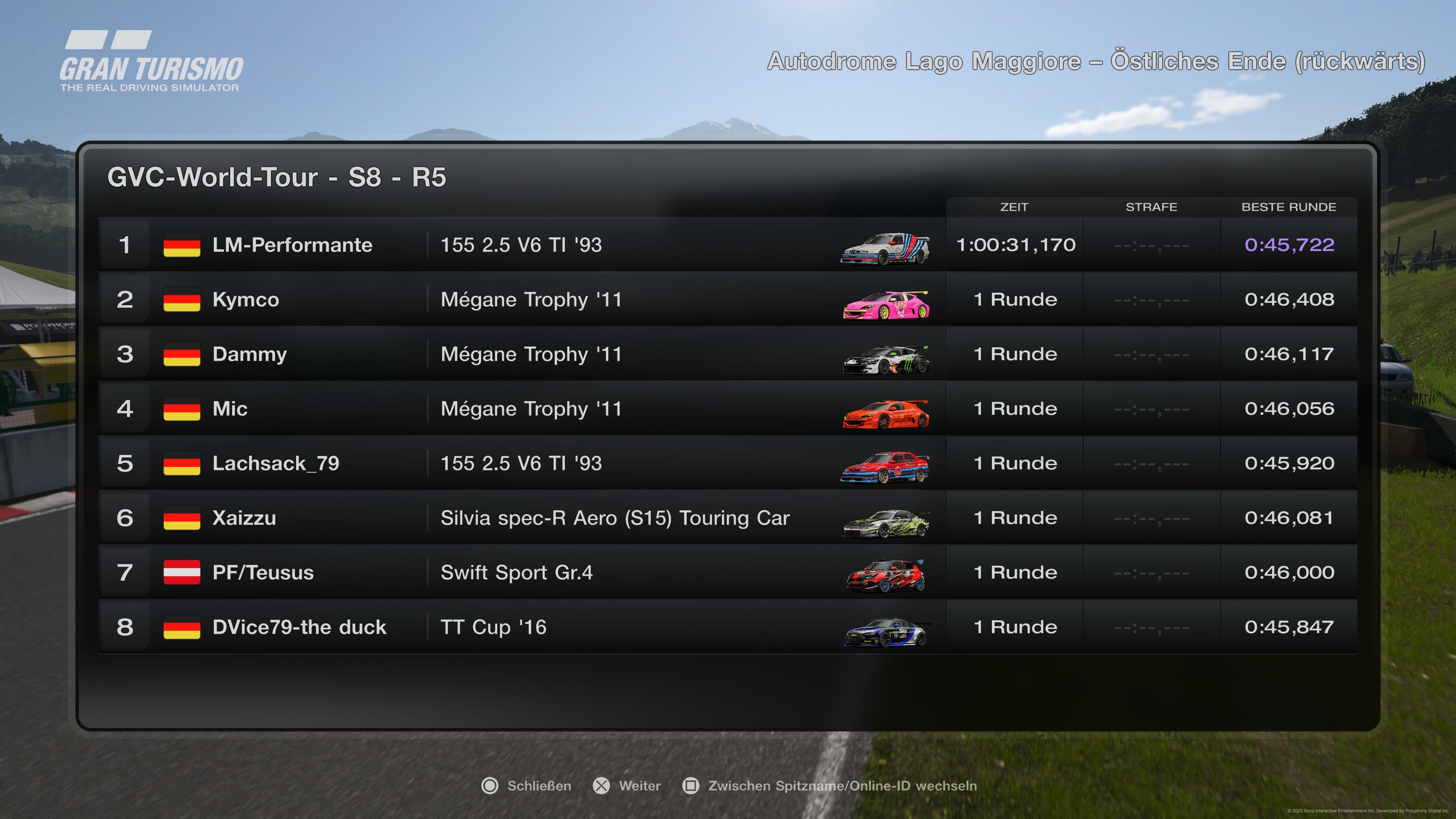Screen dimensions: 1456x819
Task: Click the pink Mégane Trophy car thumbnail
Action: [886, 304]
